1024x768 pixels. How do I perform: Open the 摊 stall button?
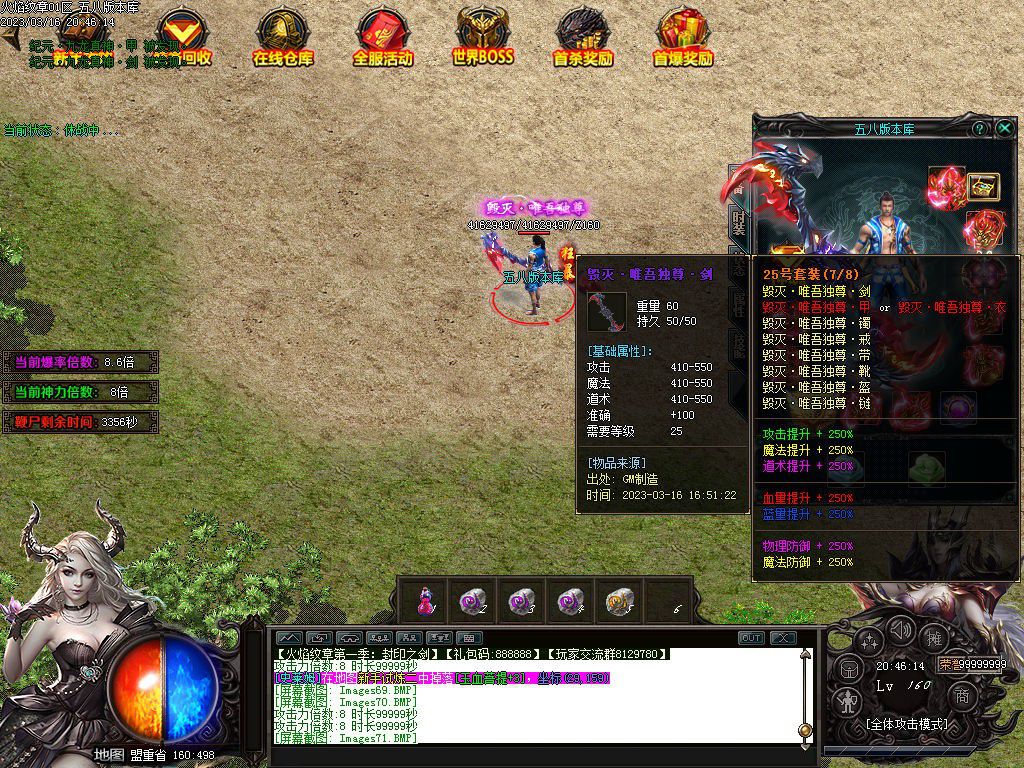[x=934, y=638]
